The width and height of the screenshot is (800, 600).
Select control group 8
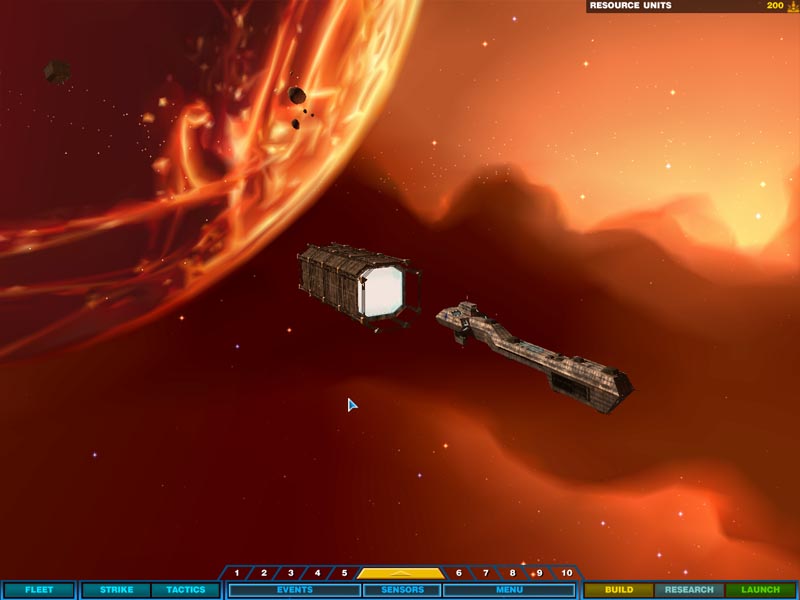[x=513, y=573]
